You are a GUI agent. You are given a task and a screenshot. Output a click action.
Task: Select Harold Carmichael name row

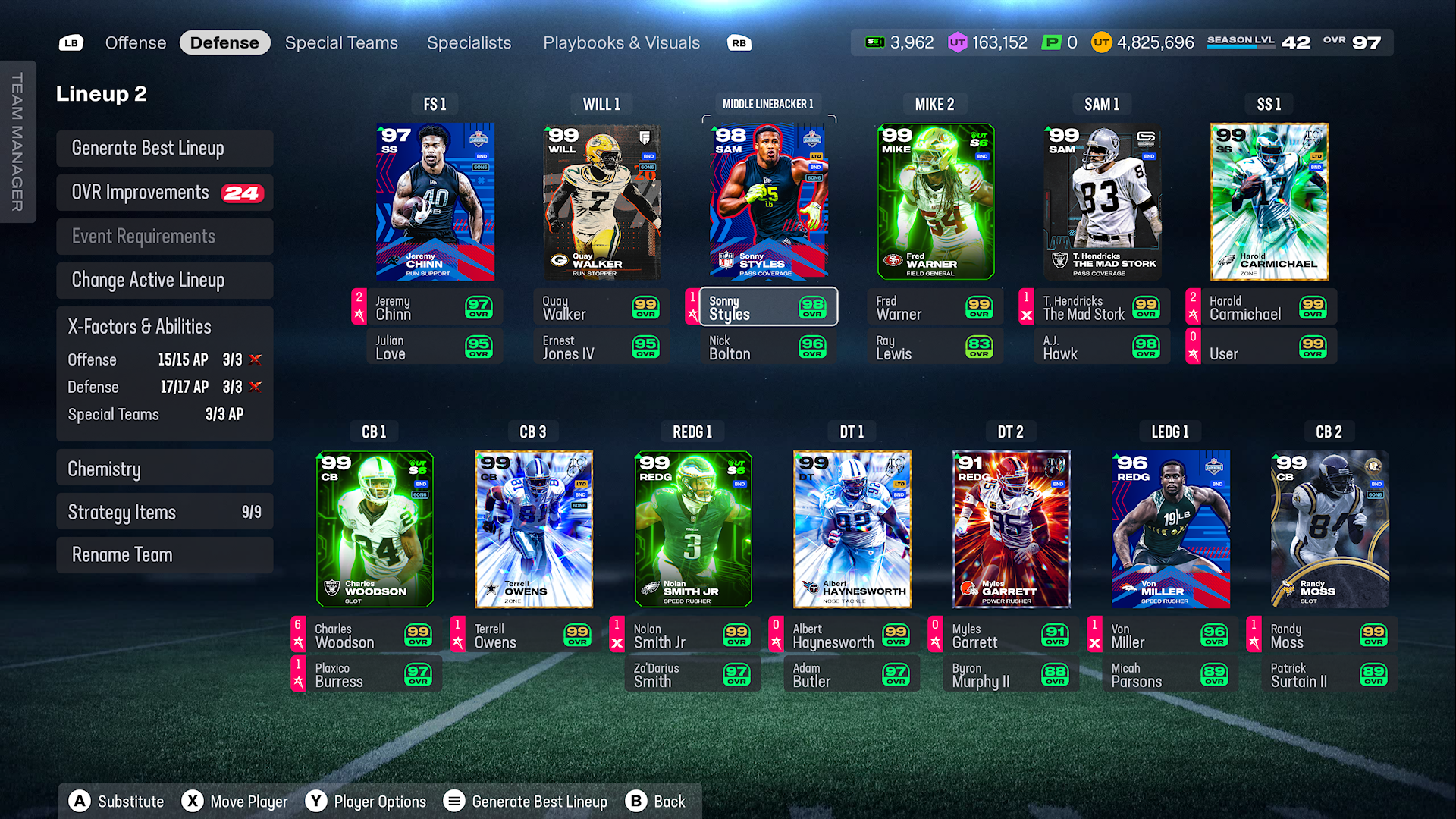(x=1260, y=308)
